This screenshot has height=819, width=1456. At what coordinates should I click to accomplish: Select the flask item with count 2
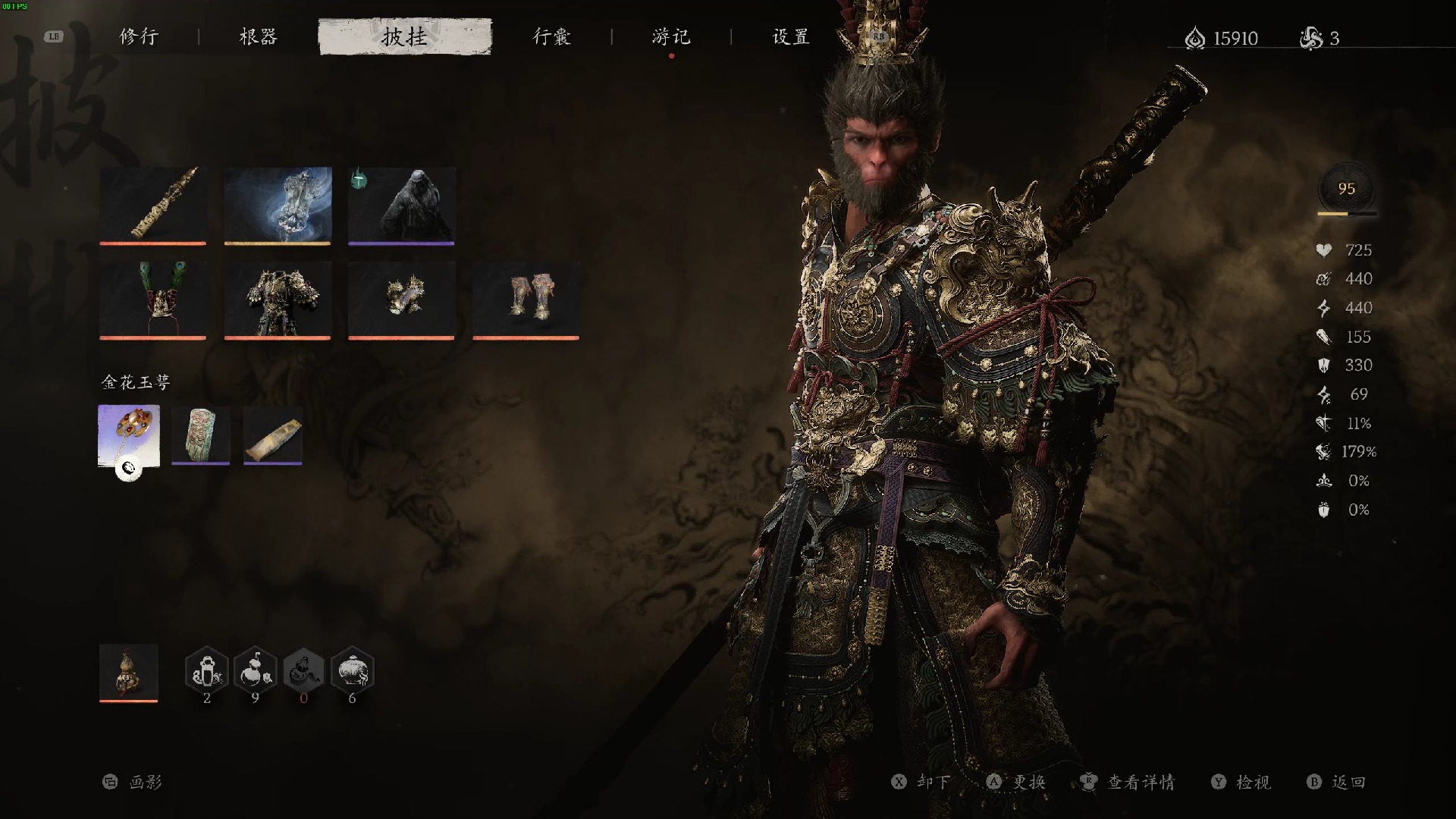pyautogui.click(x=207, y=670)
